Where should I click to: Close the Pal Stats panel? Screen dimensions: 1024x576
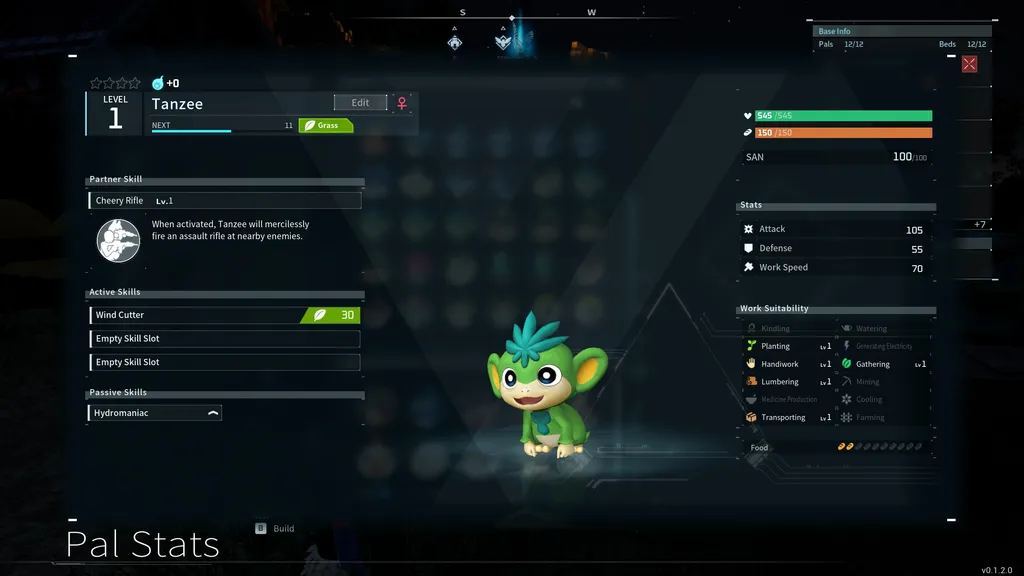tap(969, 64)
